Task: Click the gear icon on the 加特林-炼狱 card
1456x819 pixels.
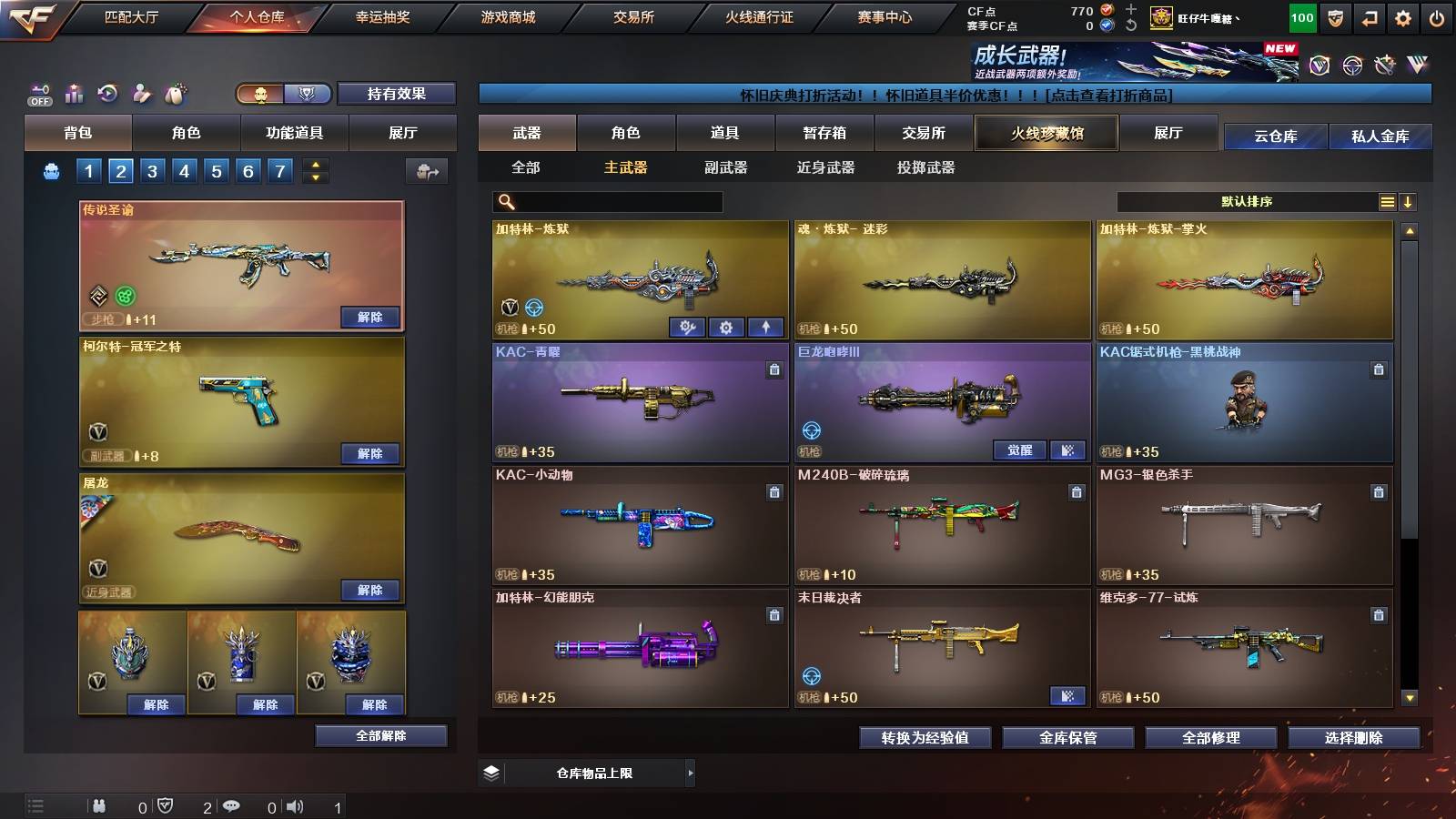Action: (724, 326)
